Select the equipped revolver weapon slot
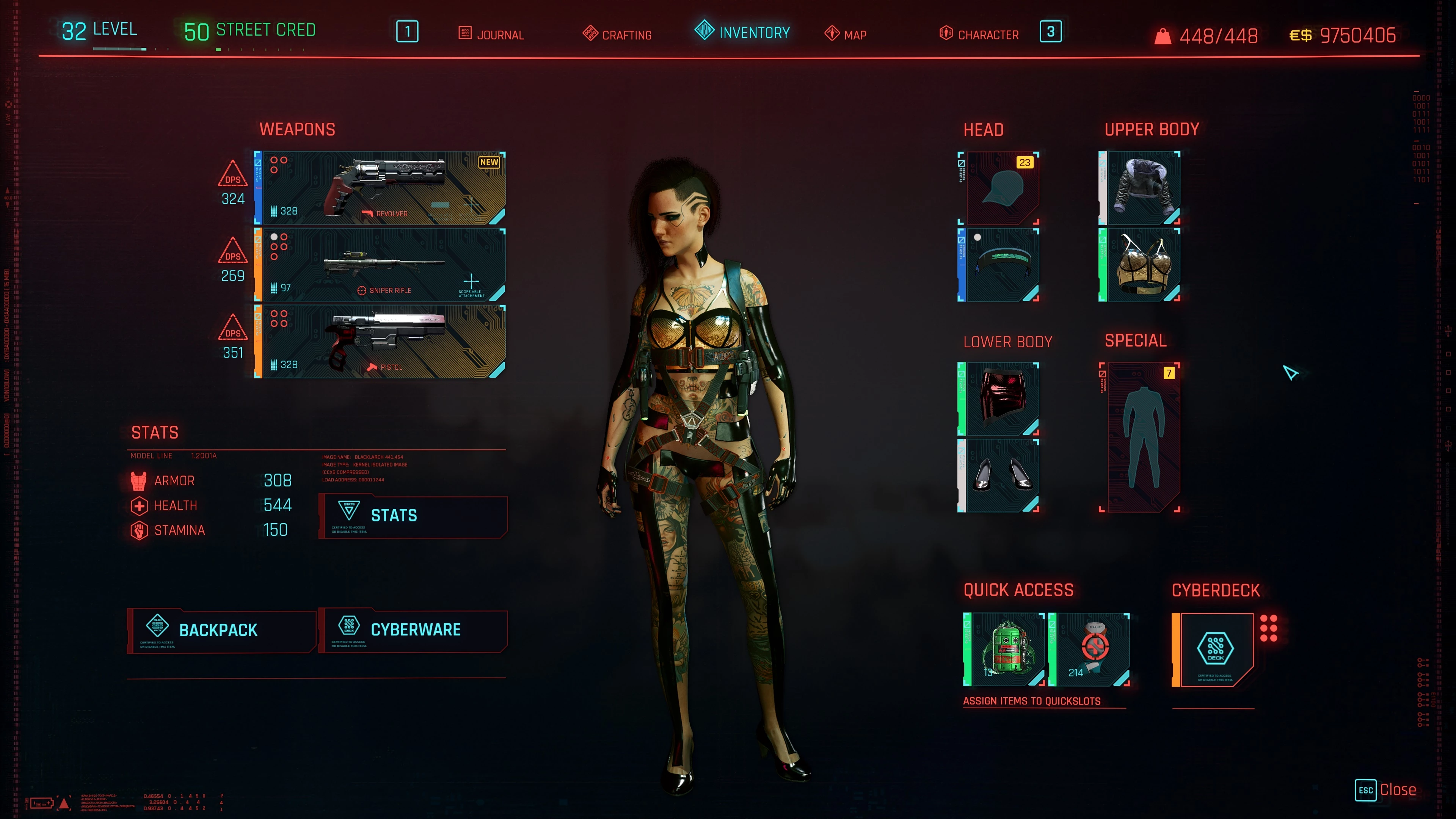Image resolution: width=1456 pixels, height=819 pixels. pos(380,188)
